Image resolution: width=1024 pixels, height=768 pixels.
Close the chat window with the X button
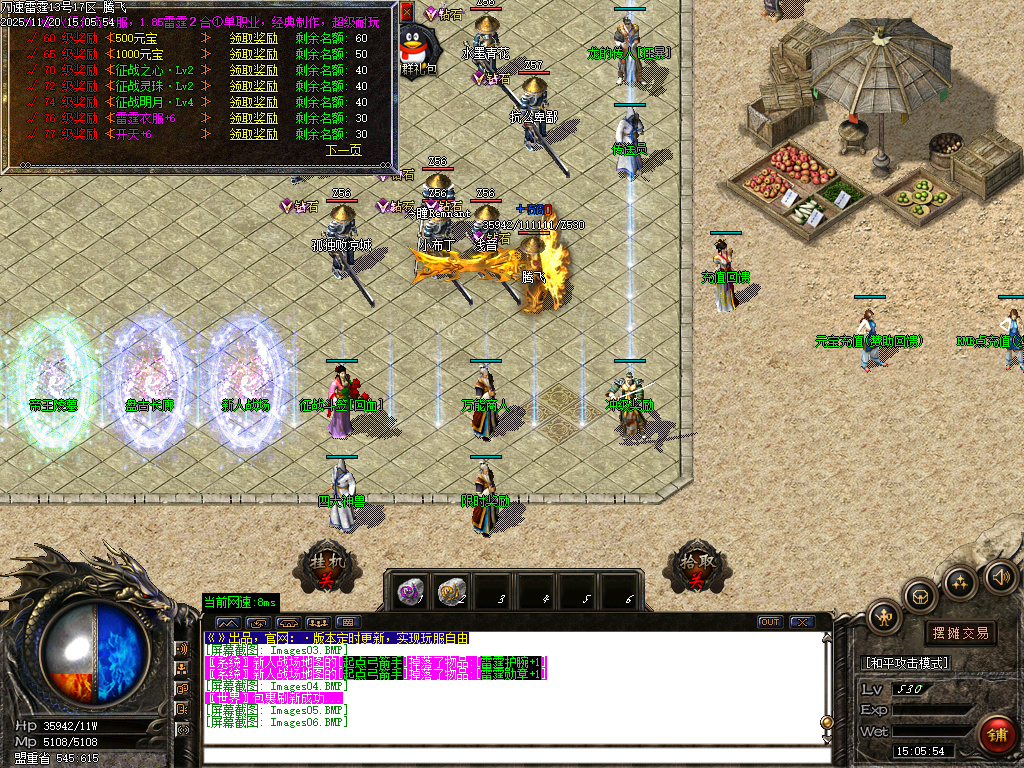(x=801, y=622)
